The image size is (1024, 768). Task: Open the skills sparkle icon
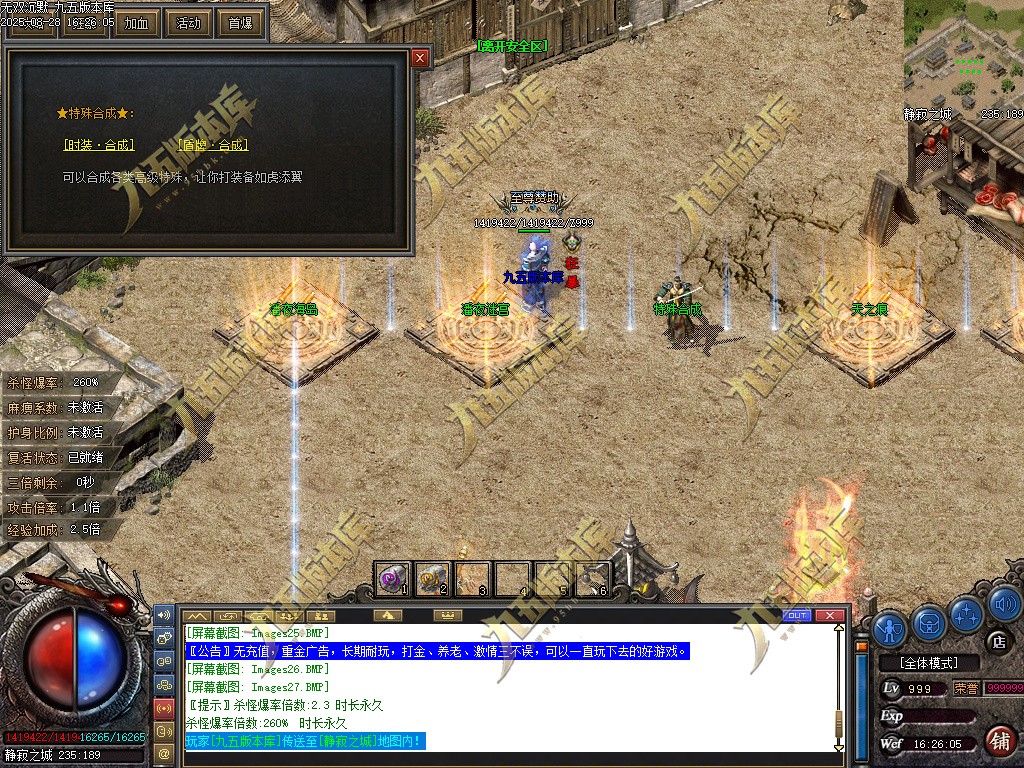967,613
